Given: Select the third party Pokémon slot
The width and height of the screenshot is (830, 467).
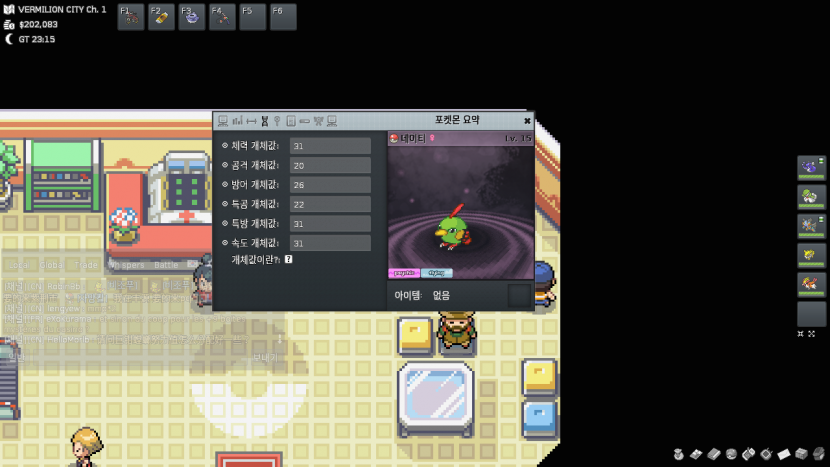Looking at the screenshot, I should pos(811,226).
